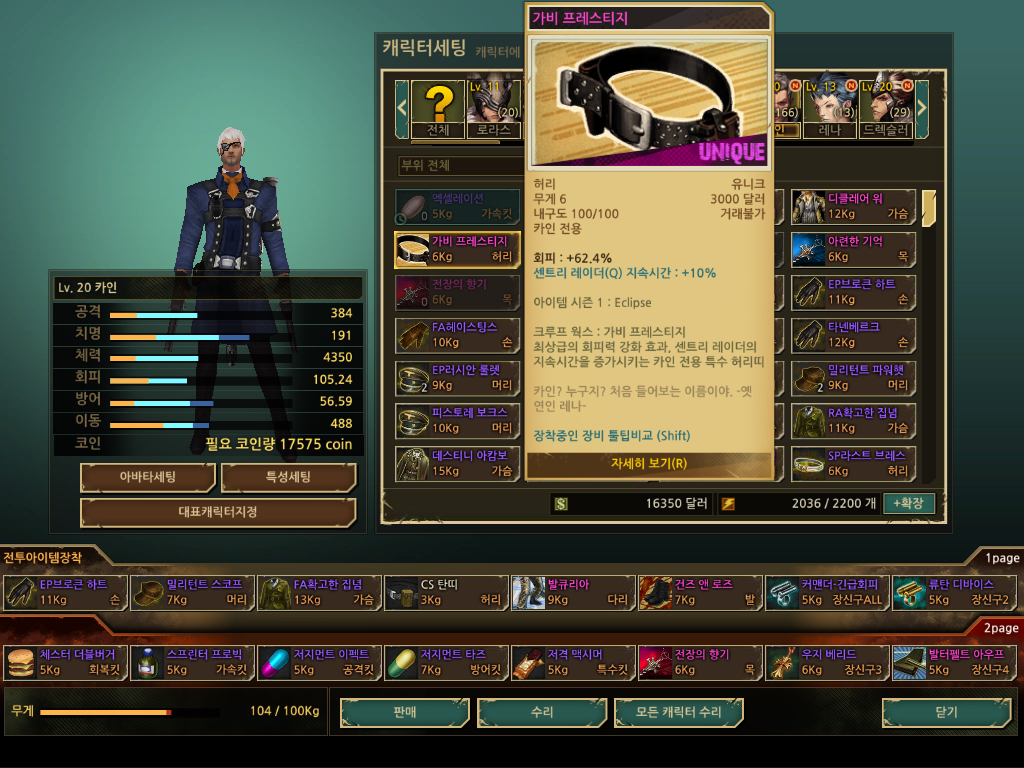Close the window with 닫기
Image resolution: width=1024 pixels, height=768 pixels.
tap(944, 712)
